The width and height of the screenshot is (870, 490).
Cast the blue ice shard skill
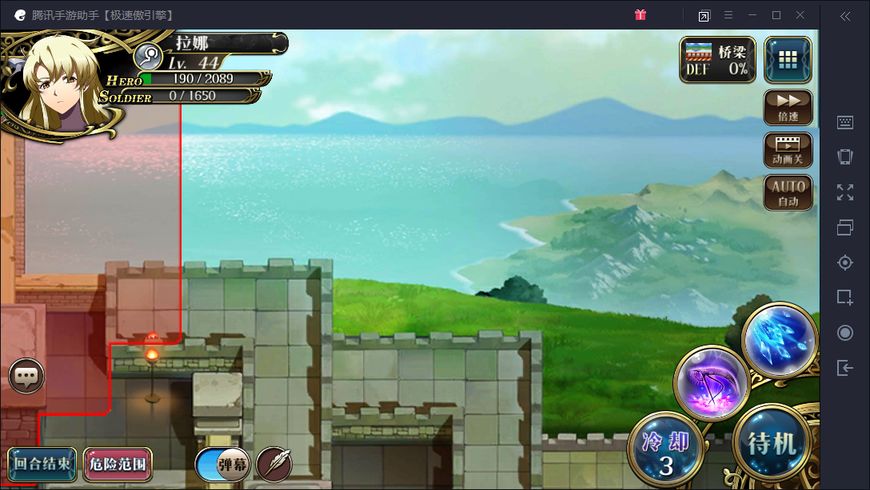[780, 340]
